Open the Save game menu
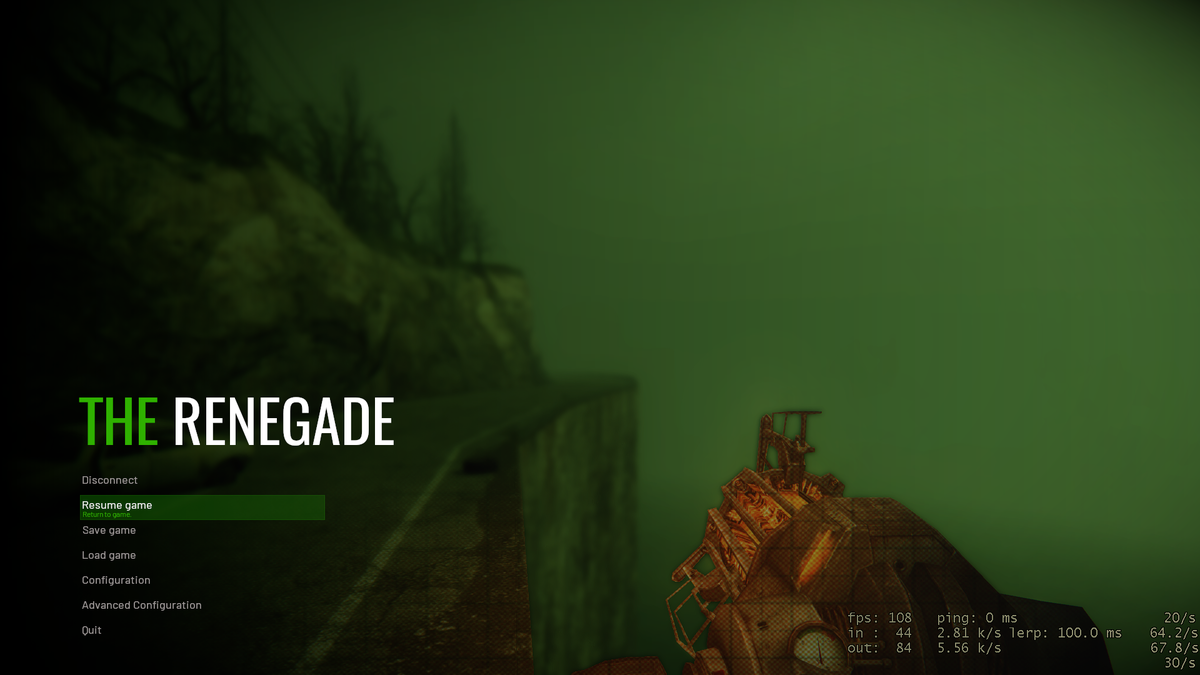 pos(109,531)
